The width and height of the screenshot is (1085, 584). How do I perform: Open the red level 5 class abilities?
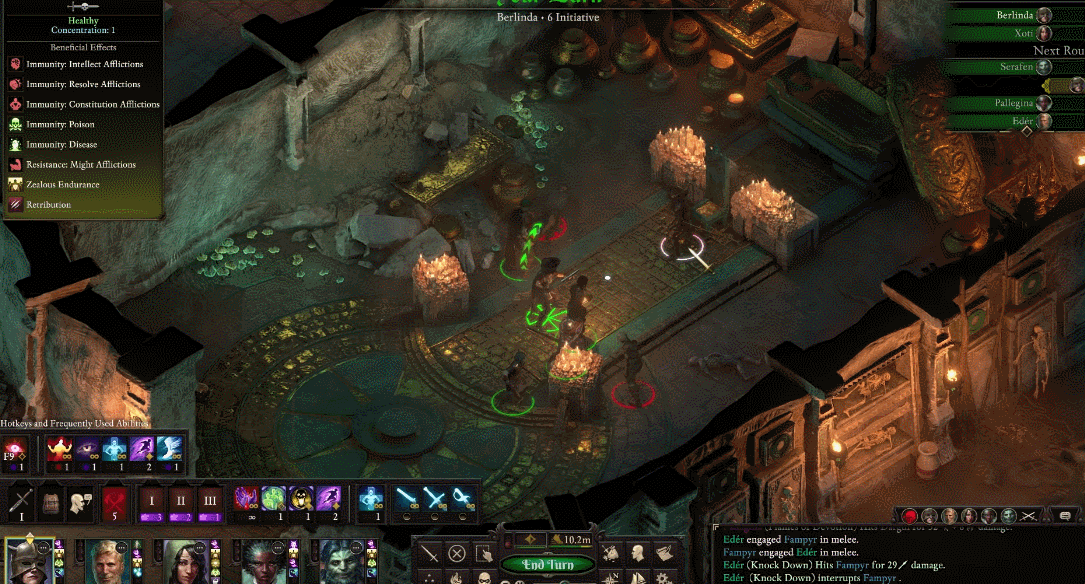coord(113,500)
